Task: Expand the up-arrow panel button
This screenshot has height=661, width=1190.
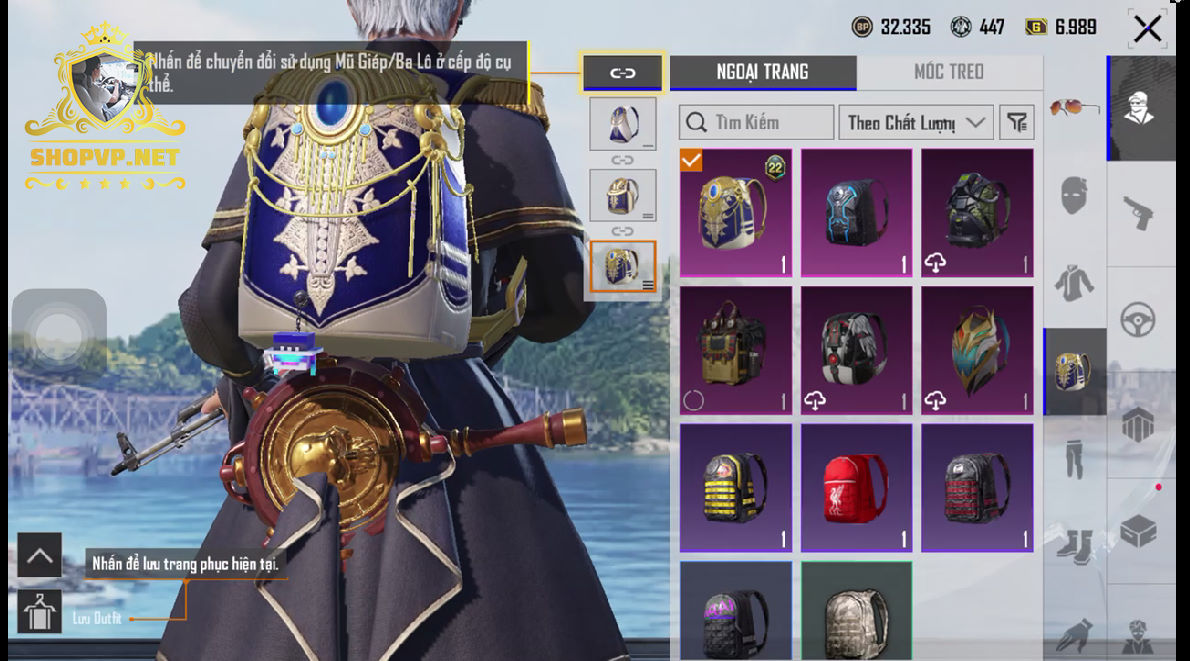Action: (40, 556)
